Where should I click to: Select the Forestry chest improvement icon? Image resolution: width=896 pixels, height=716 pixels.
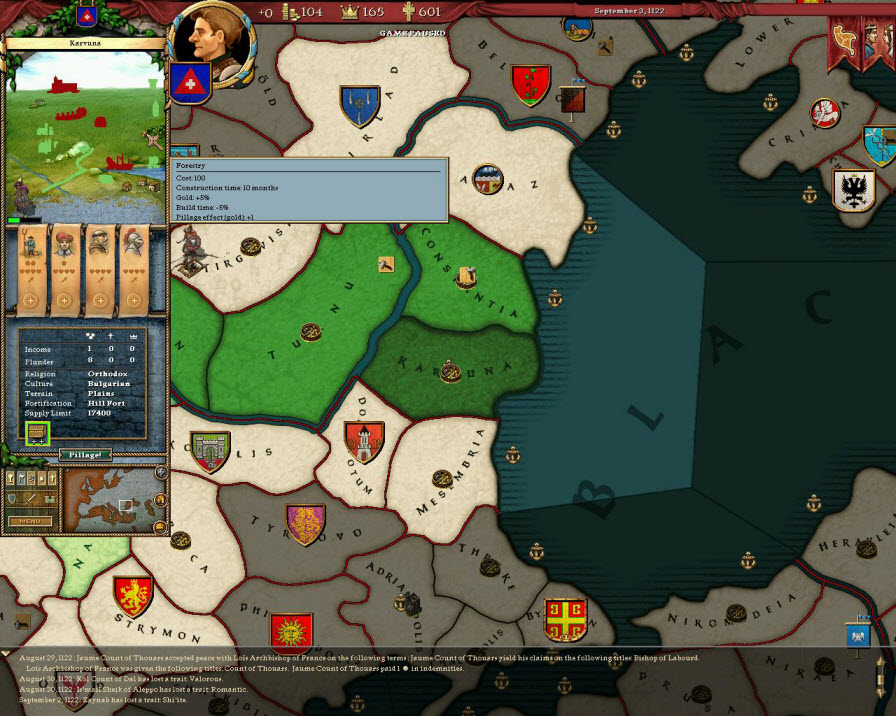click(37, 434)
